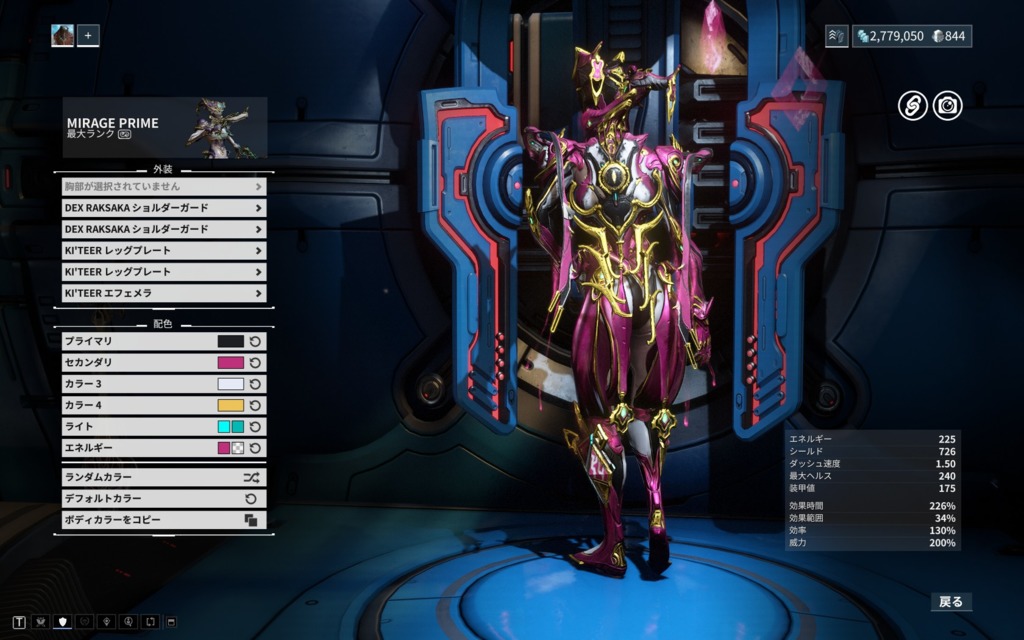Open the エネルギー color swatches
Image resolution: width=1024 pixels, height=640 pixels.
coord(230,448)
